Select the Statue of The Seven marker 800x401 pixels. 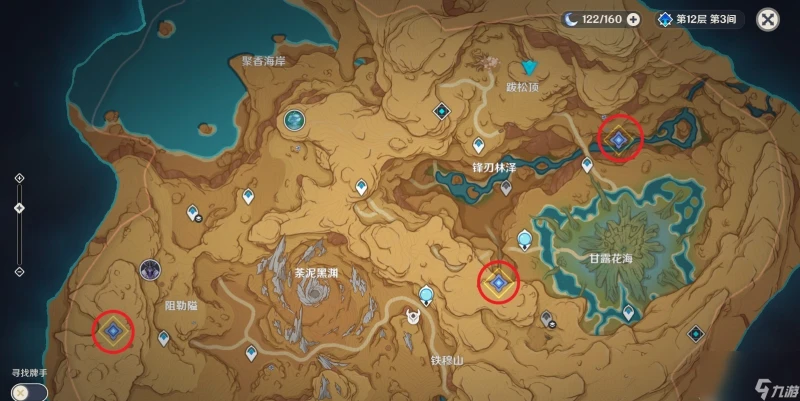(295, 121)
